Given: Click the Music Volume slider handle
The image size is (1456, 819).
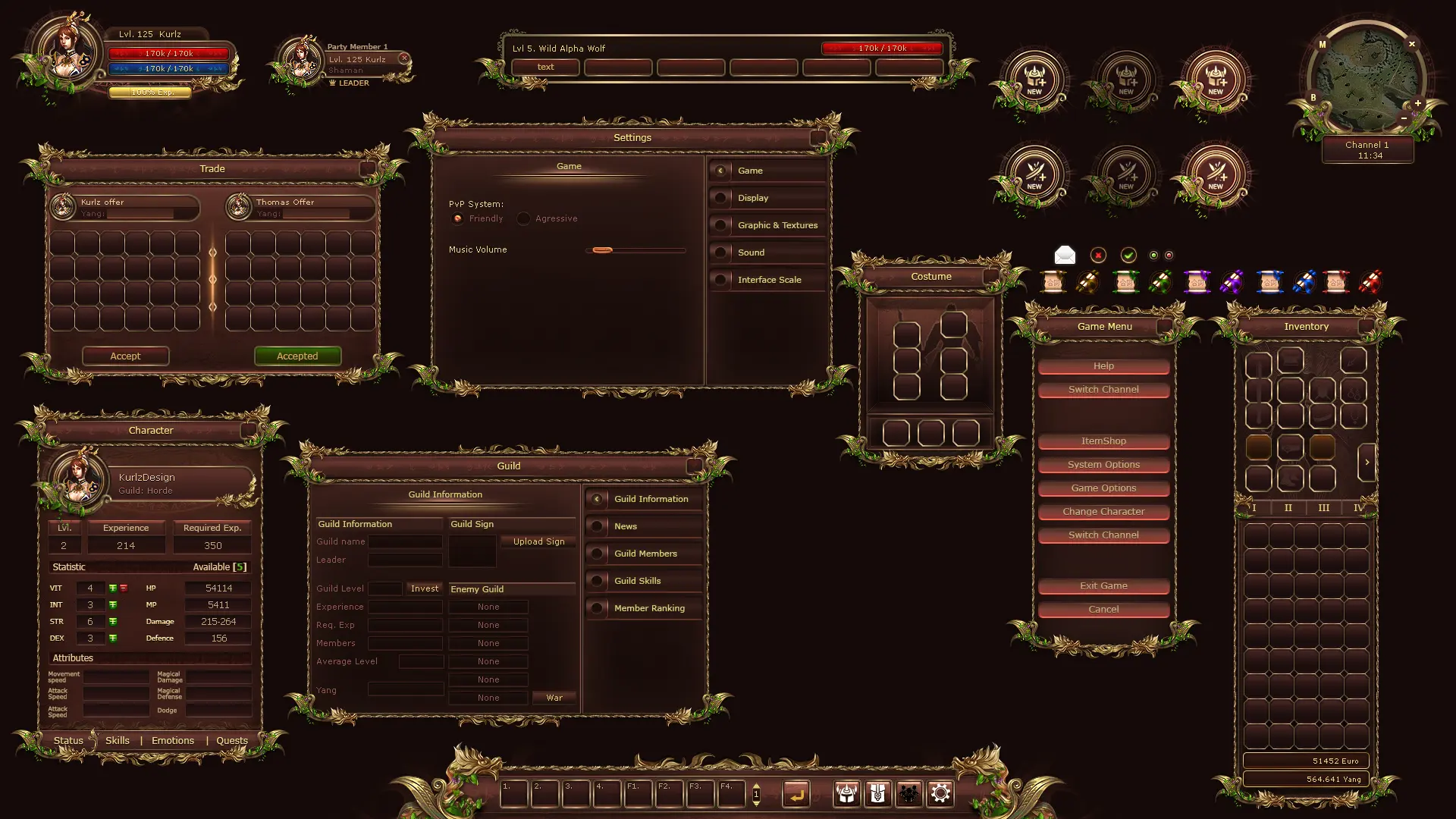Looking at the screenshot, I should (x=603, y=249).
